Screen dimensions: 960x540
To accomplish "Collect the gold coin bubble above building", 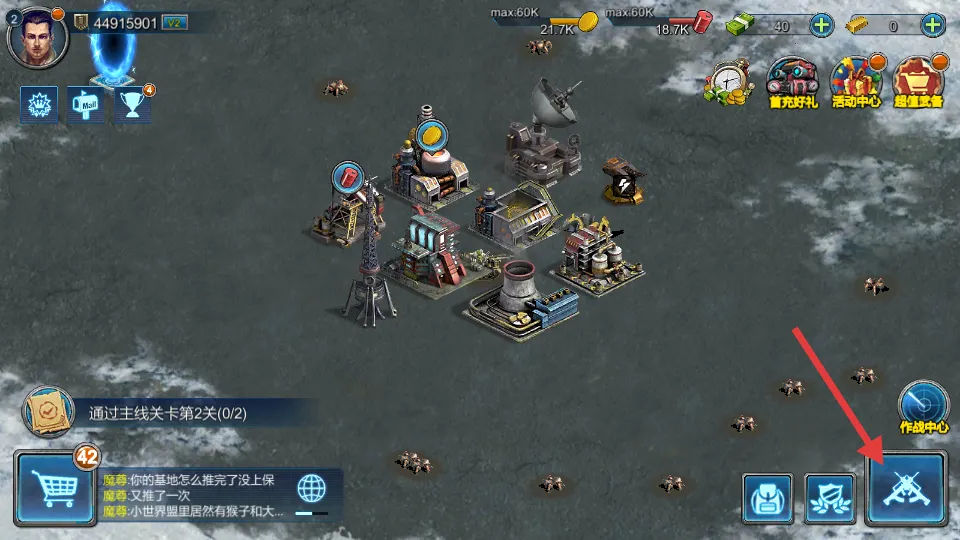I will pos(433,135).
